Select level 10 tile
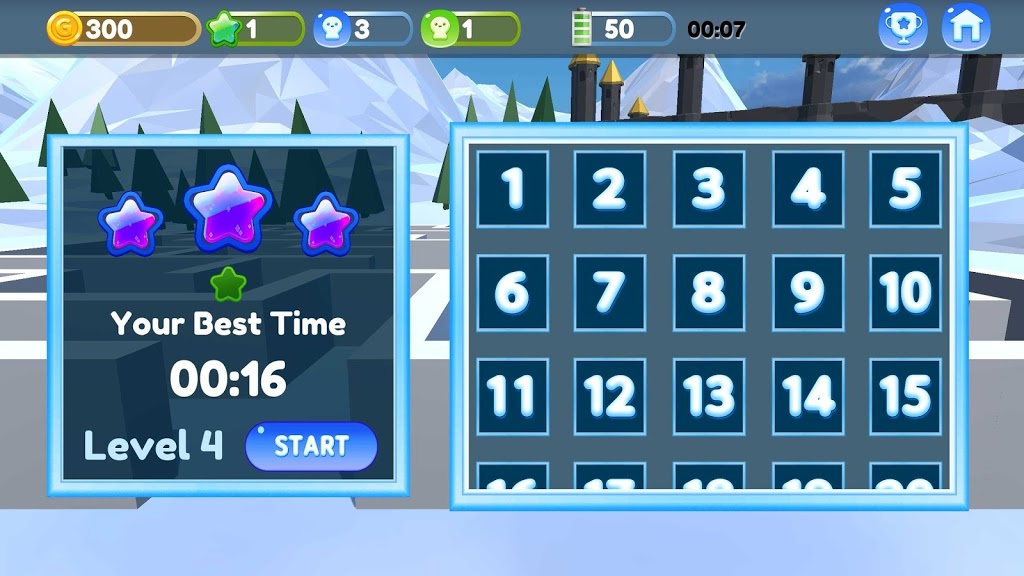 coord(905,292)
